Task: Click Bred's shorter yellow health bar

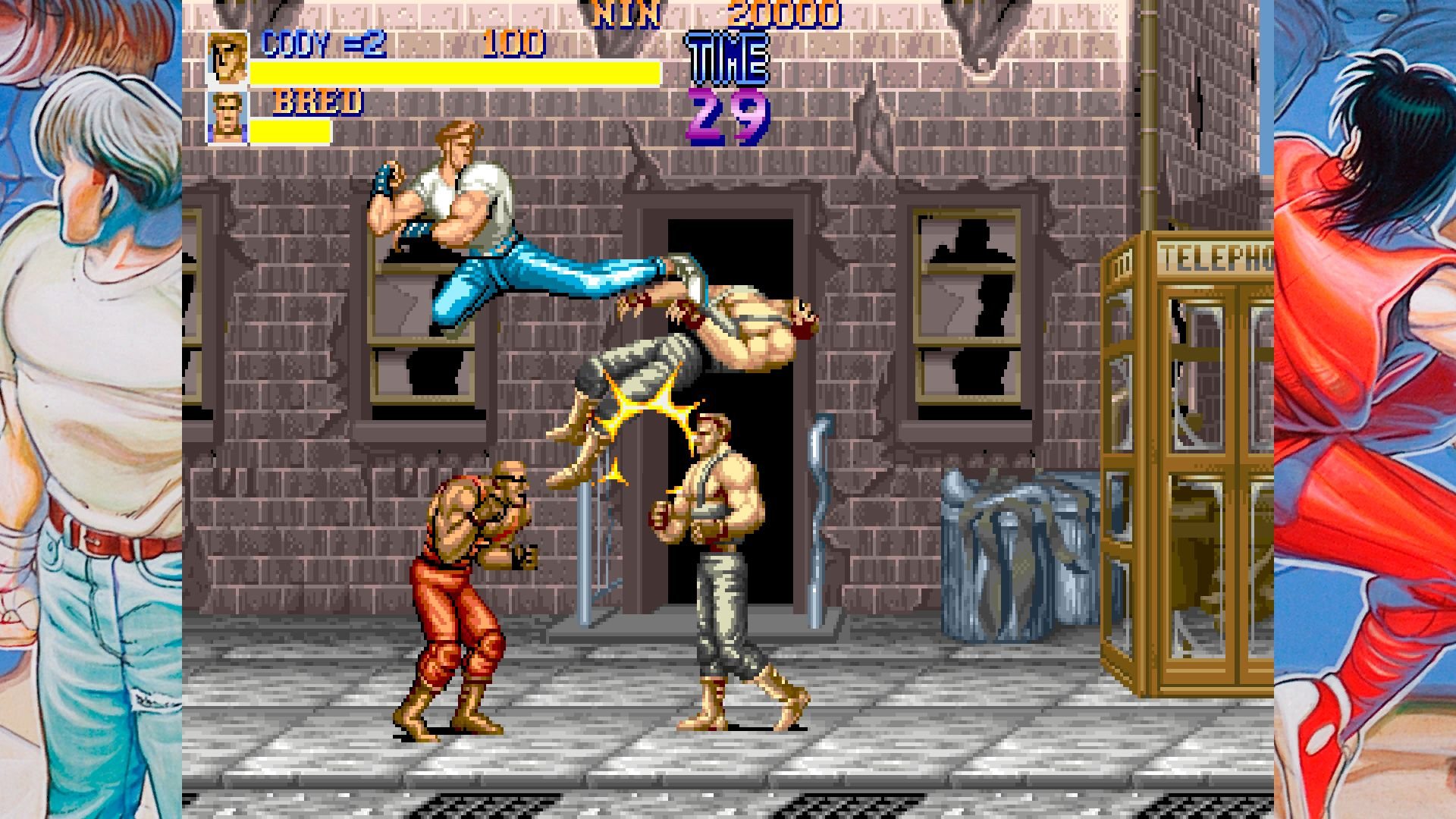Action: 292,129
